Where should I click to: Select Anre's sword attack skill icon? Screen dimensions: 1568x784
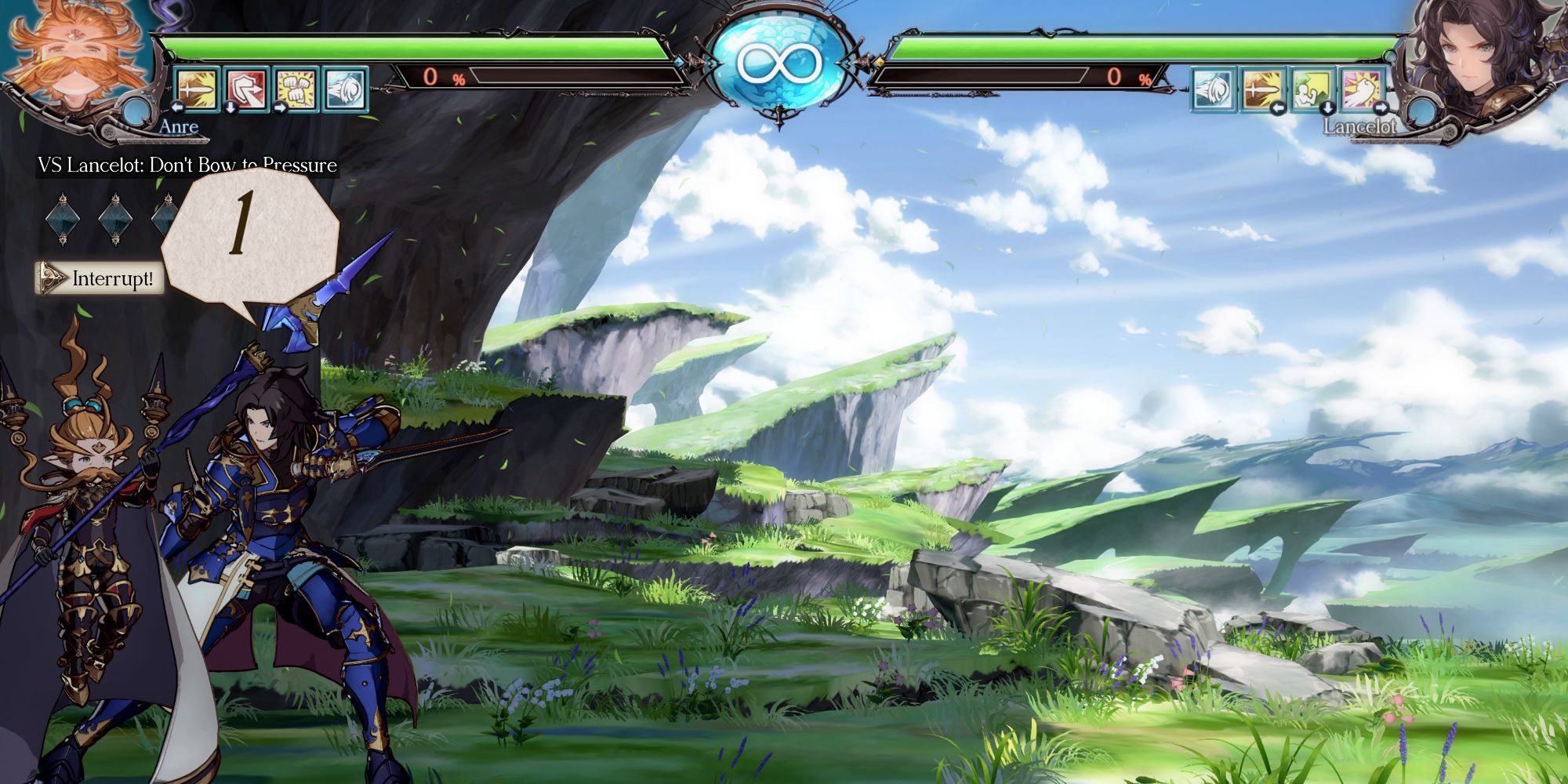[196, 90]
